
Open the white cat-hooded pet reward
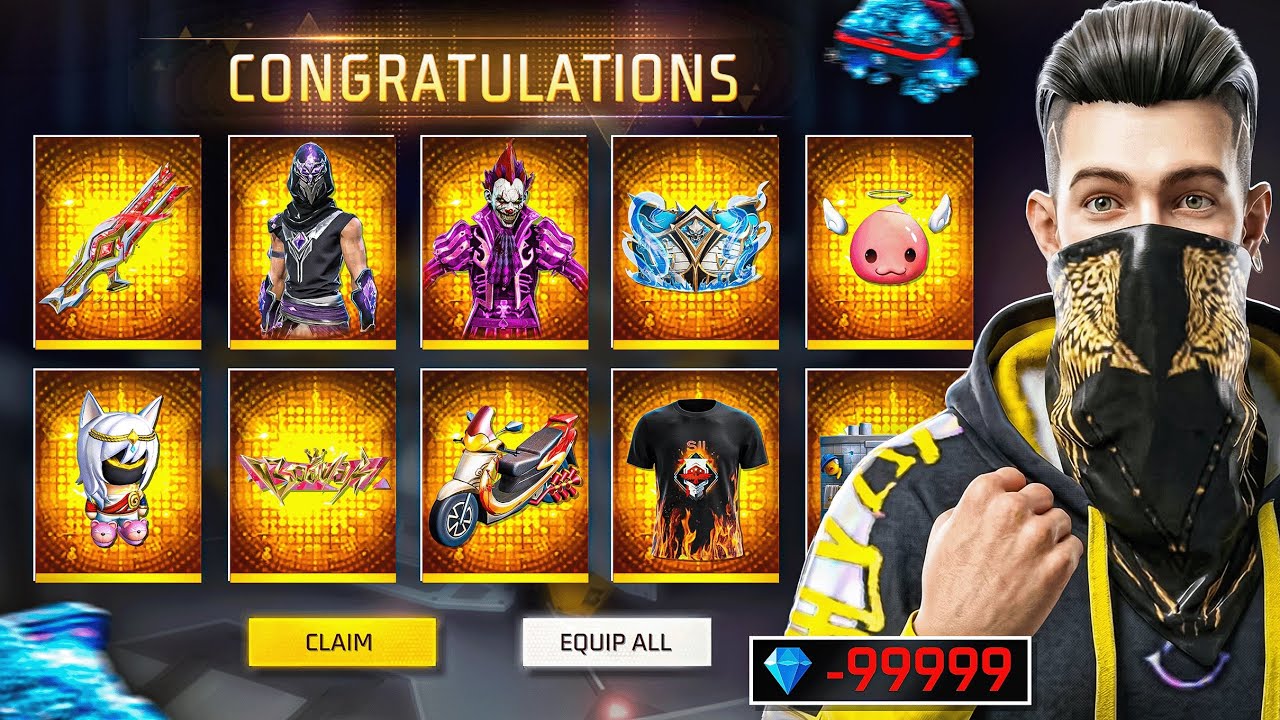tap(114, 470)
